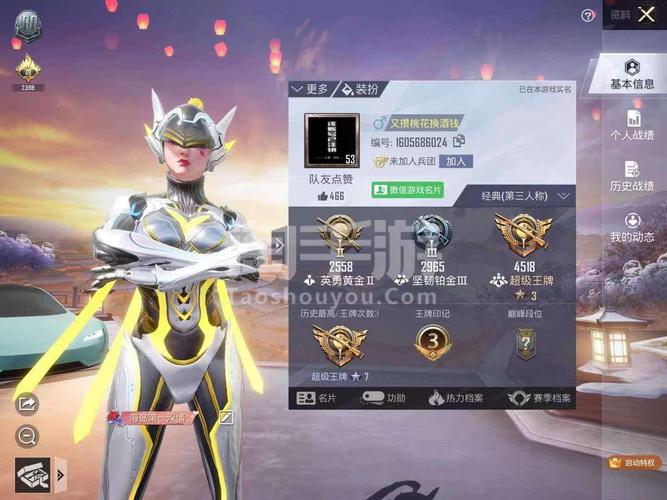This screenshot has height=500, width=667.
Task: Click the share arrow icon
Action: (27, 404)
